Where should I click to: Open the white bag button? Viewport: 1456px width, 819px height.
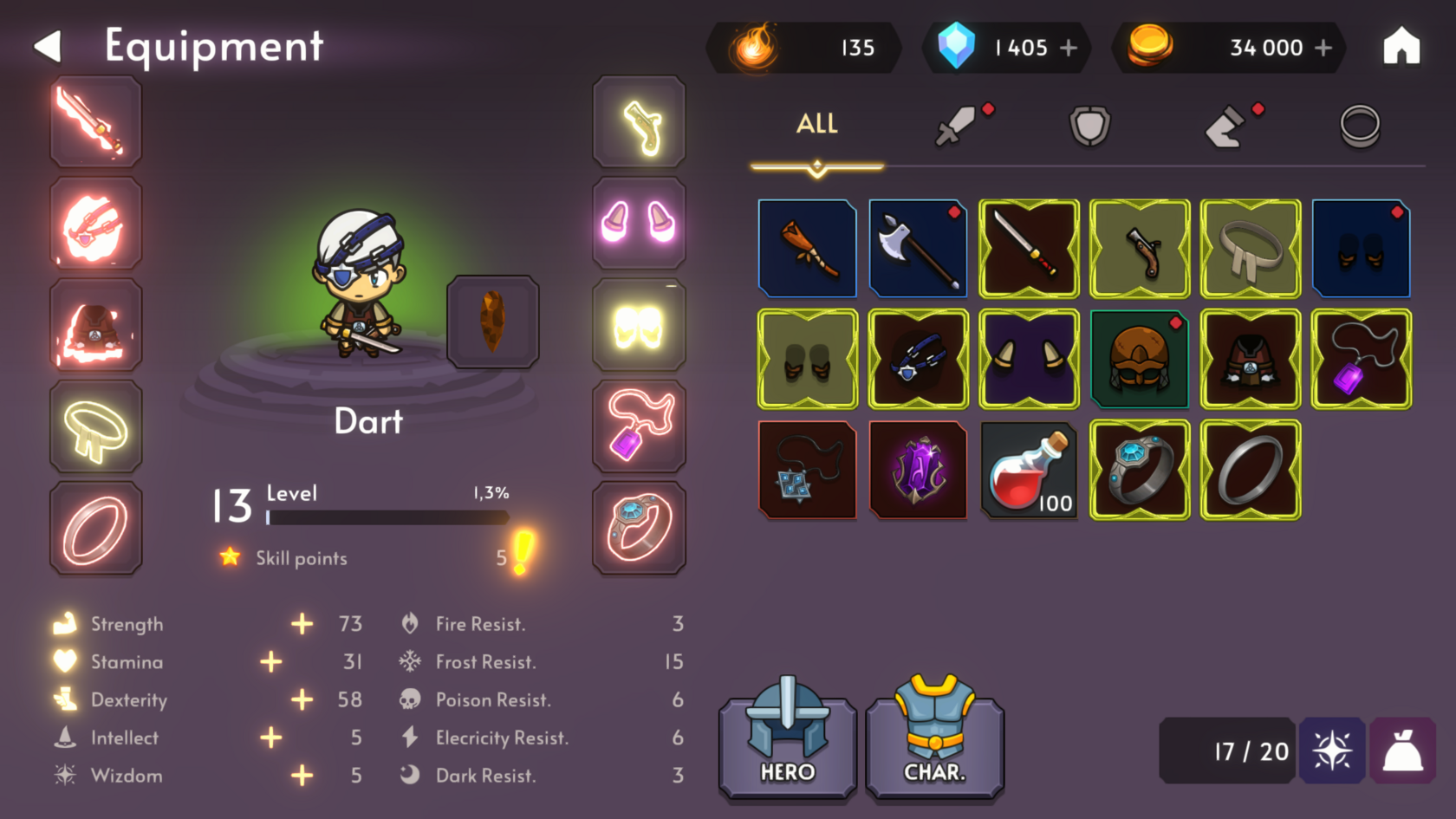pos(1402,751)
